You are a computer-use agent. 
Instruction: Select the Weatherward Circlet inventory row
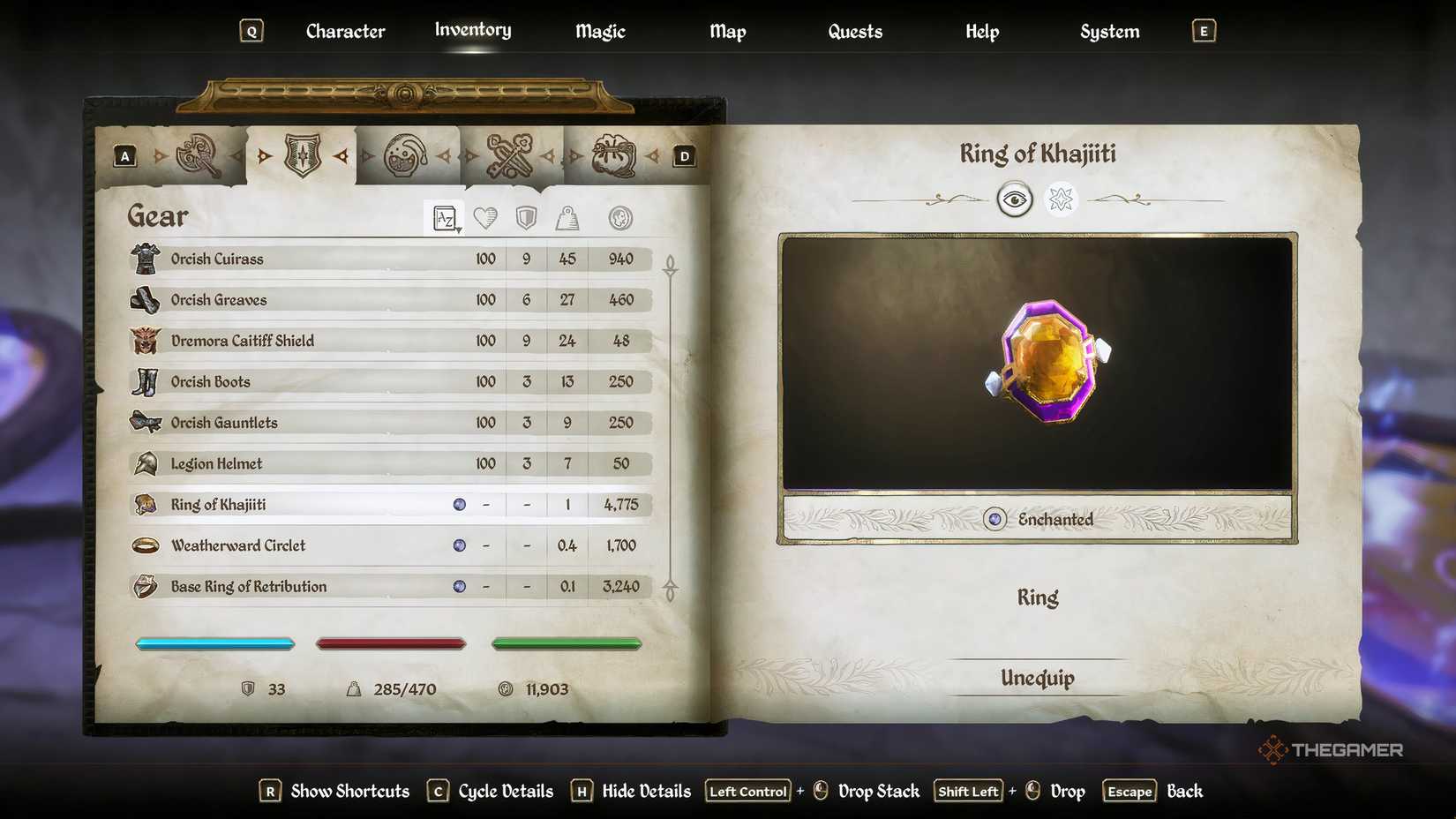(x=353, y=545)
